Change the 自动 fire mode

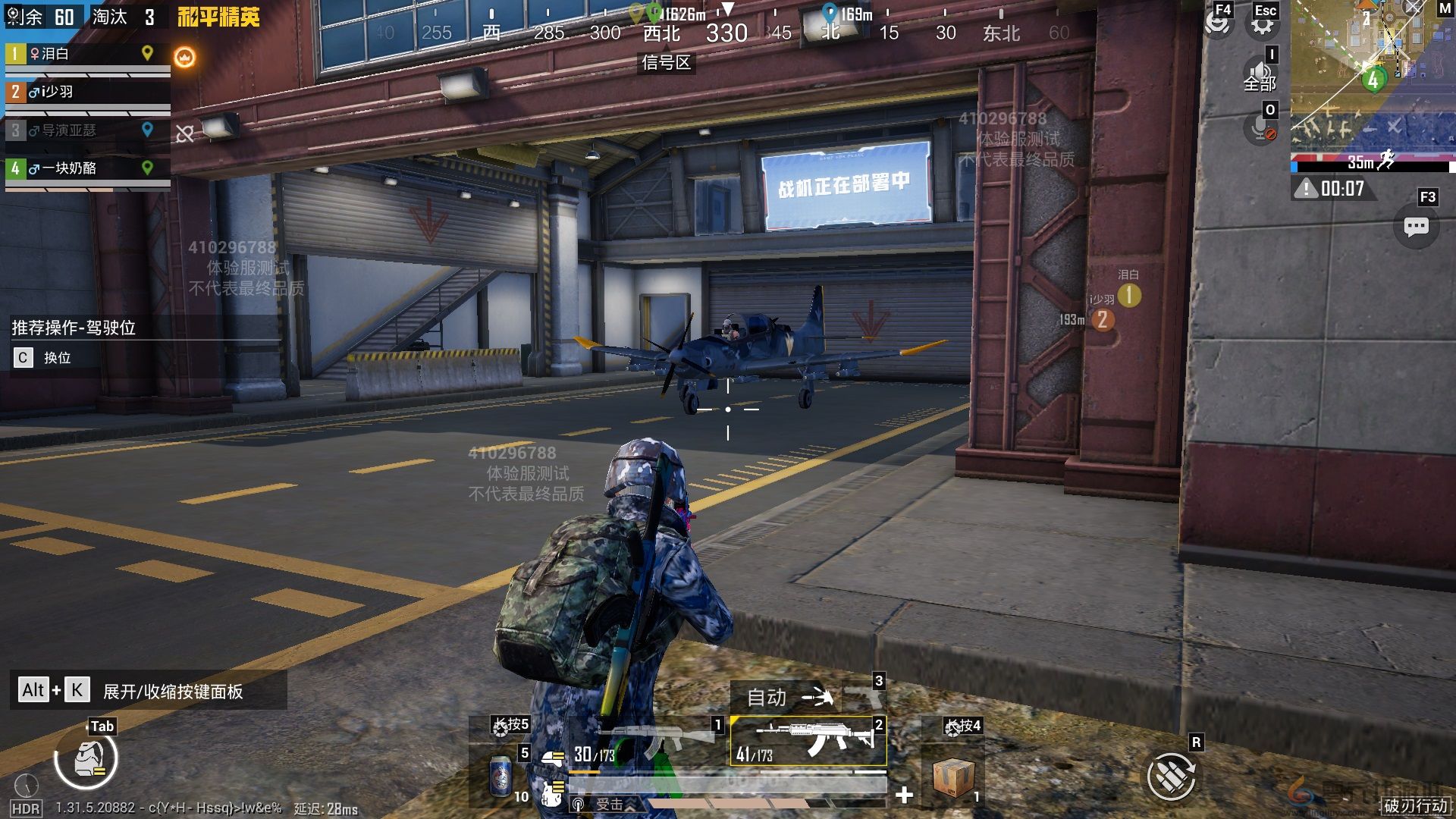(789, 696)
